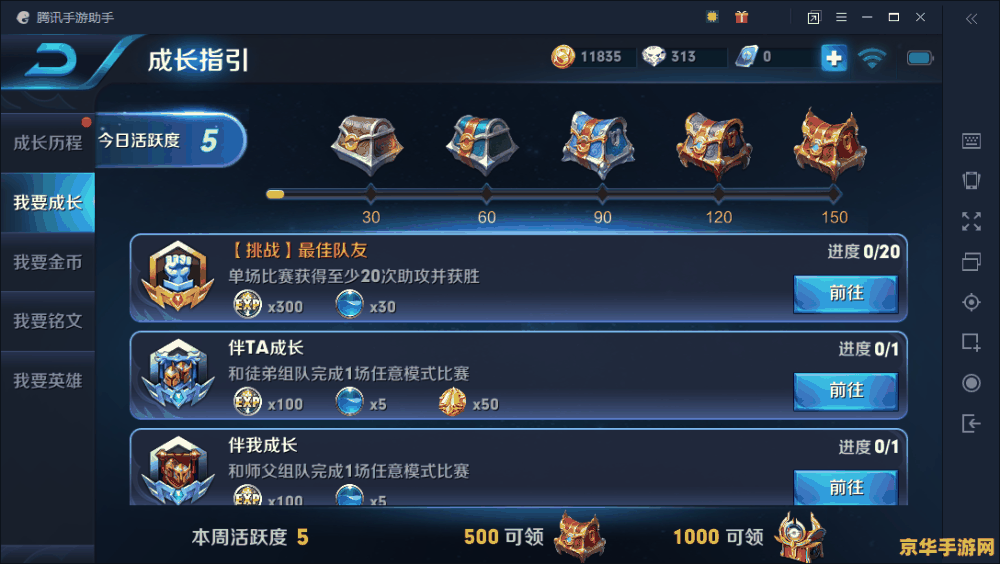The width and height of the screenshot is (1000, 564).
Task: Click 前往 for 伴TA成长 task
Action: point(845,391)
